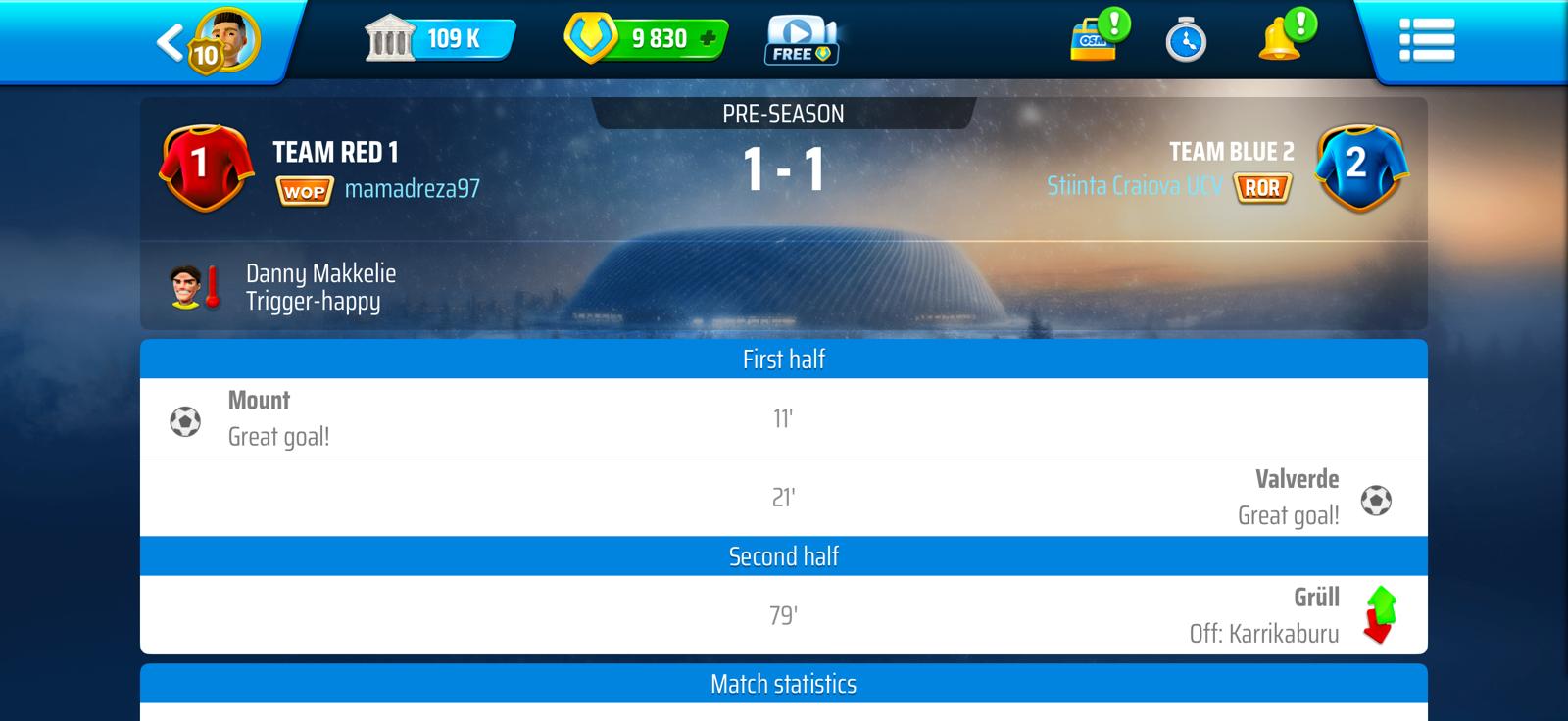Select the blue Team Blue 2 jersey
The height and width of the screenshot is (721, 1568).
tap(1359, 167)
